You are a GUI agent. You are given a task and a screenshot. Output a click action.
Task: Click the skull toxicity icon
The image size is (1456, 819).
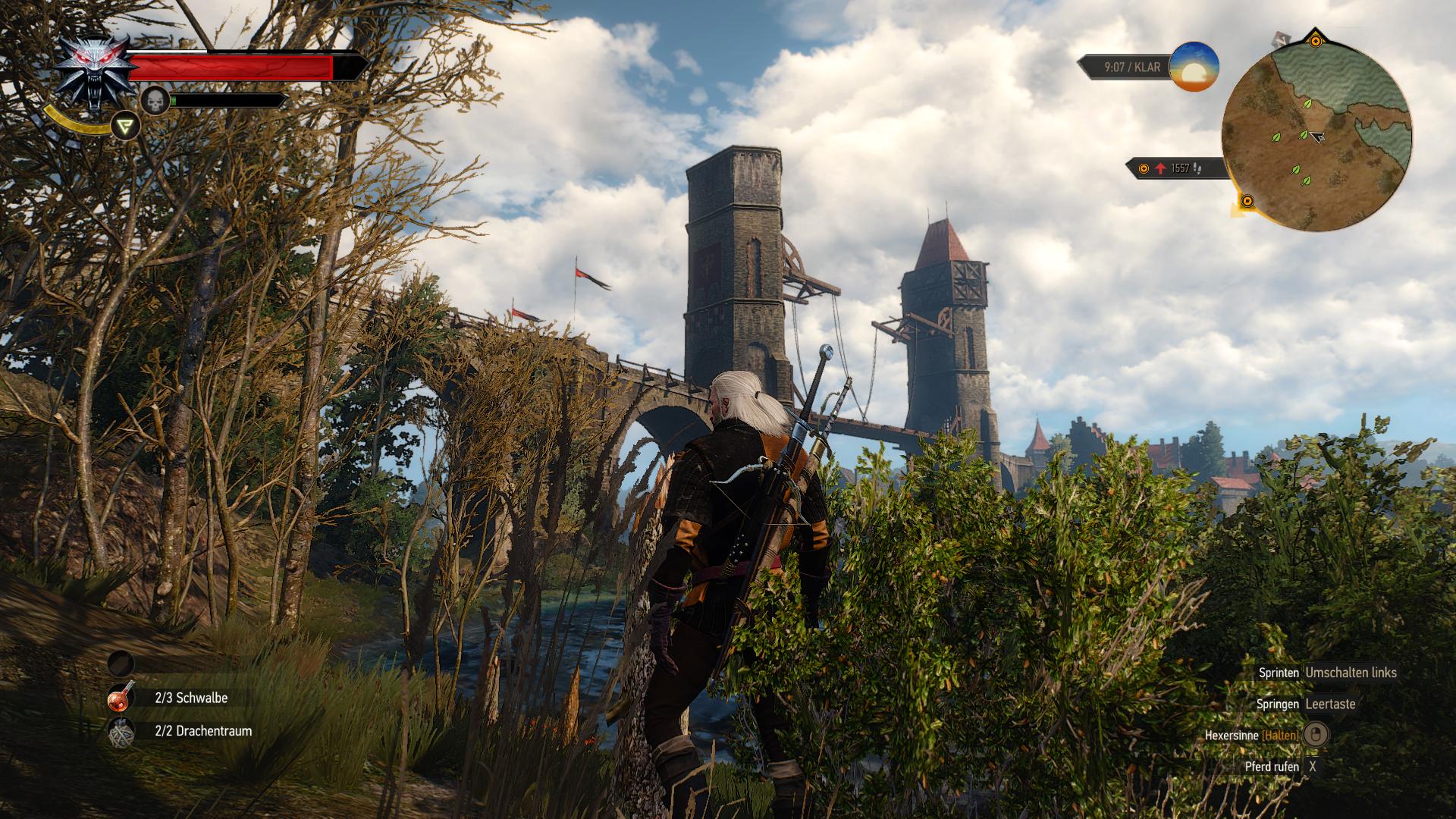[x=155, y=100]
